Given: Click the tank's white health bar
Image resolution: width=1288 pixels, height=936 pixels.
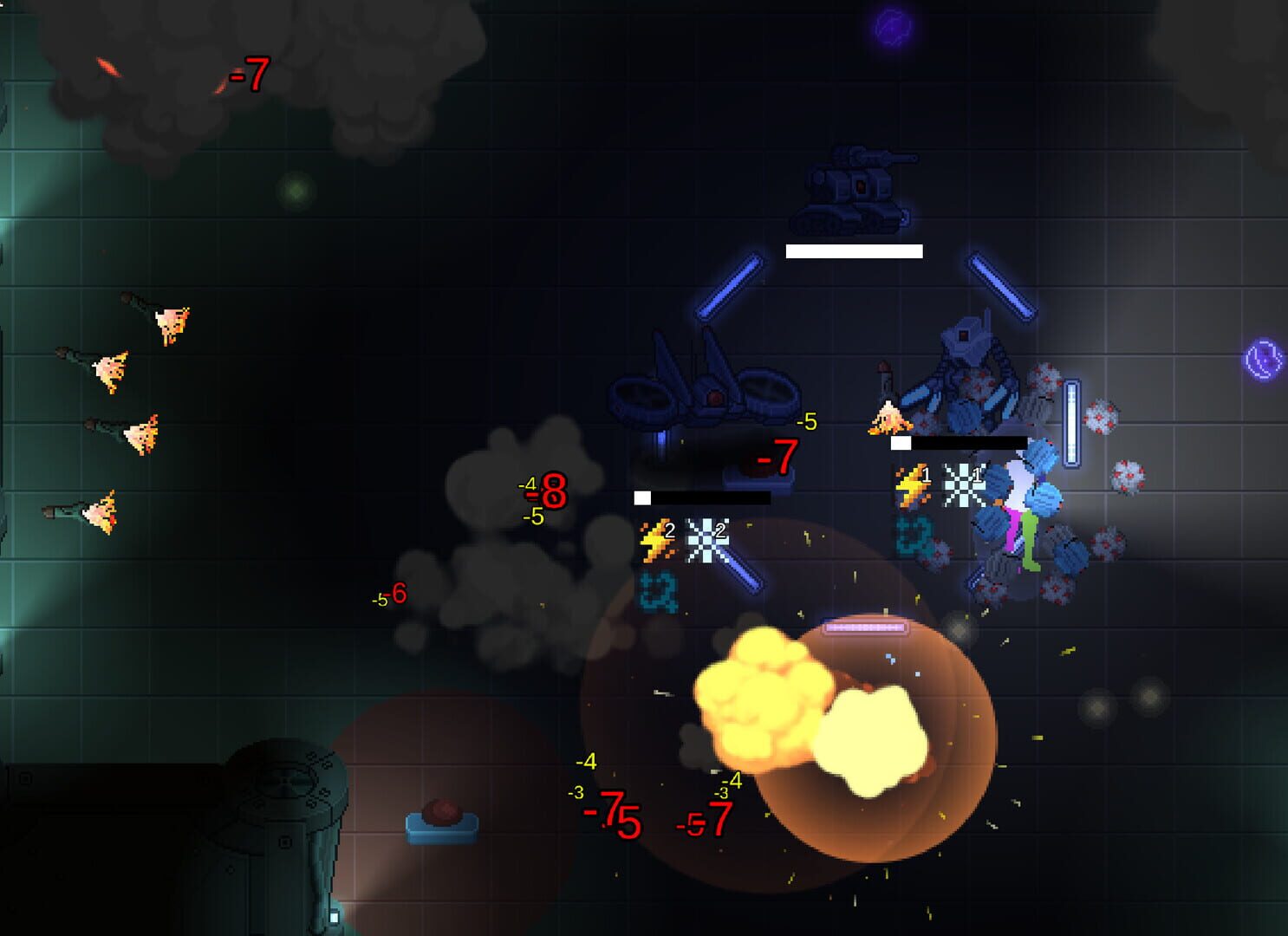Looking at the screenshot, I should (x=852, y=252).
